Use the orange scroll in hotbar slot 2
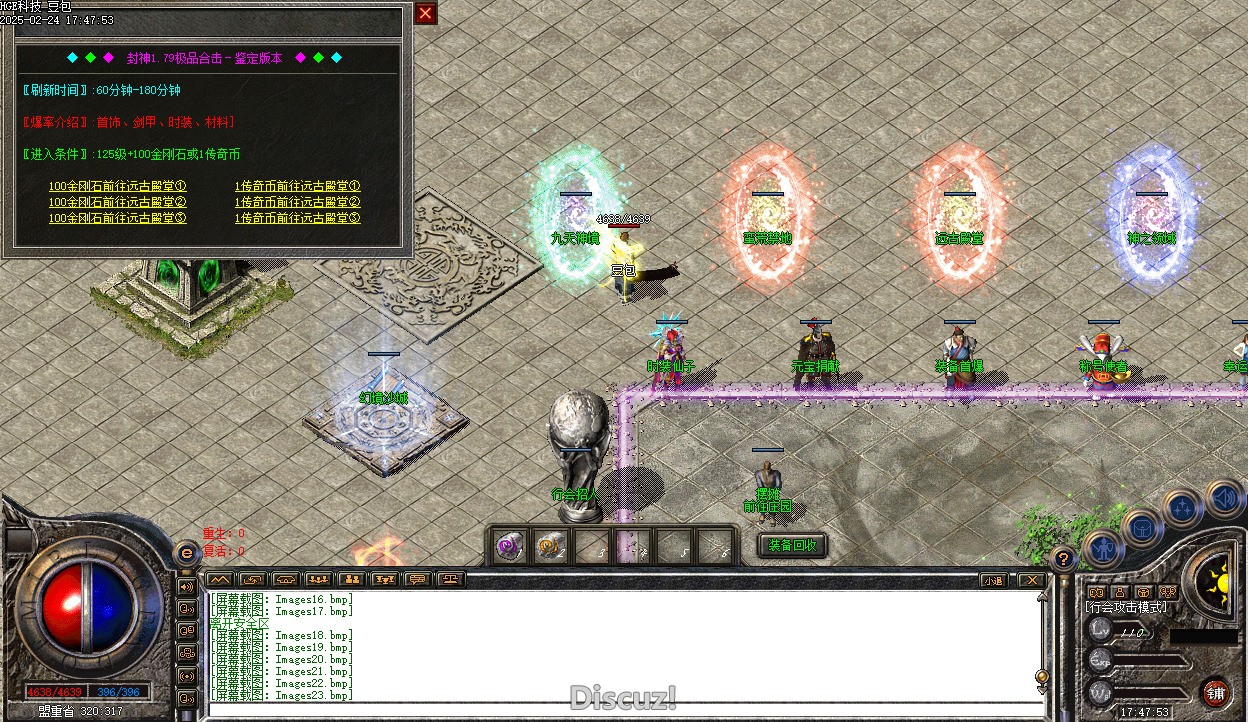 (550, 547)
